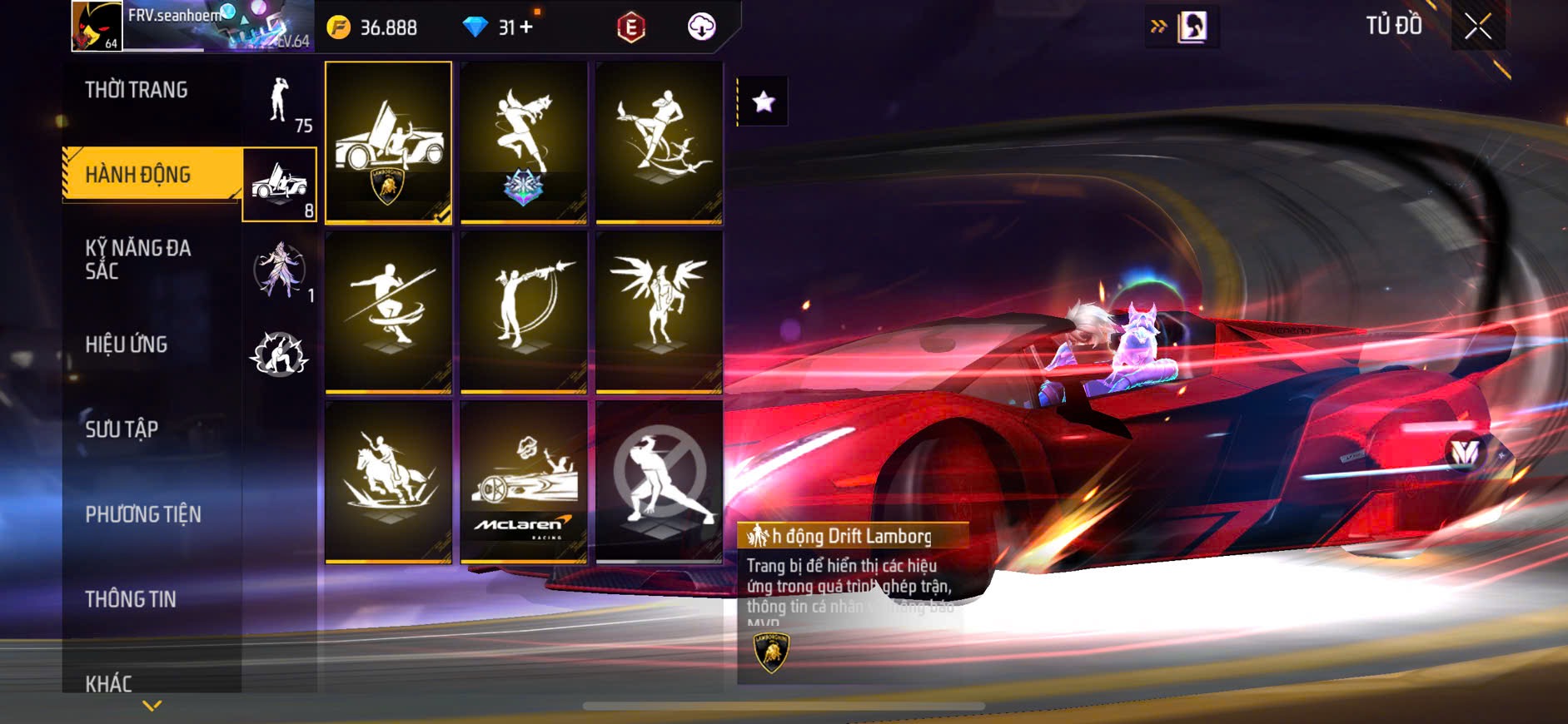The width and height of the screenshot is (1568, 724).
Task: Open the Thời Trang category
Action: click(x=137, y=90)
